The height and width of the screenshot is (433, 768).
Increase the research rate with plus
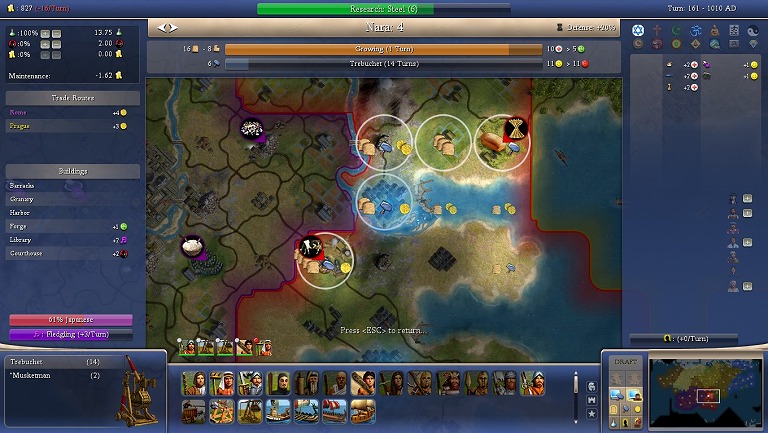(x=44, y=33)
